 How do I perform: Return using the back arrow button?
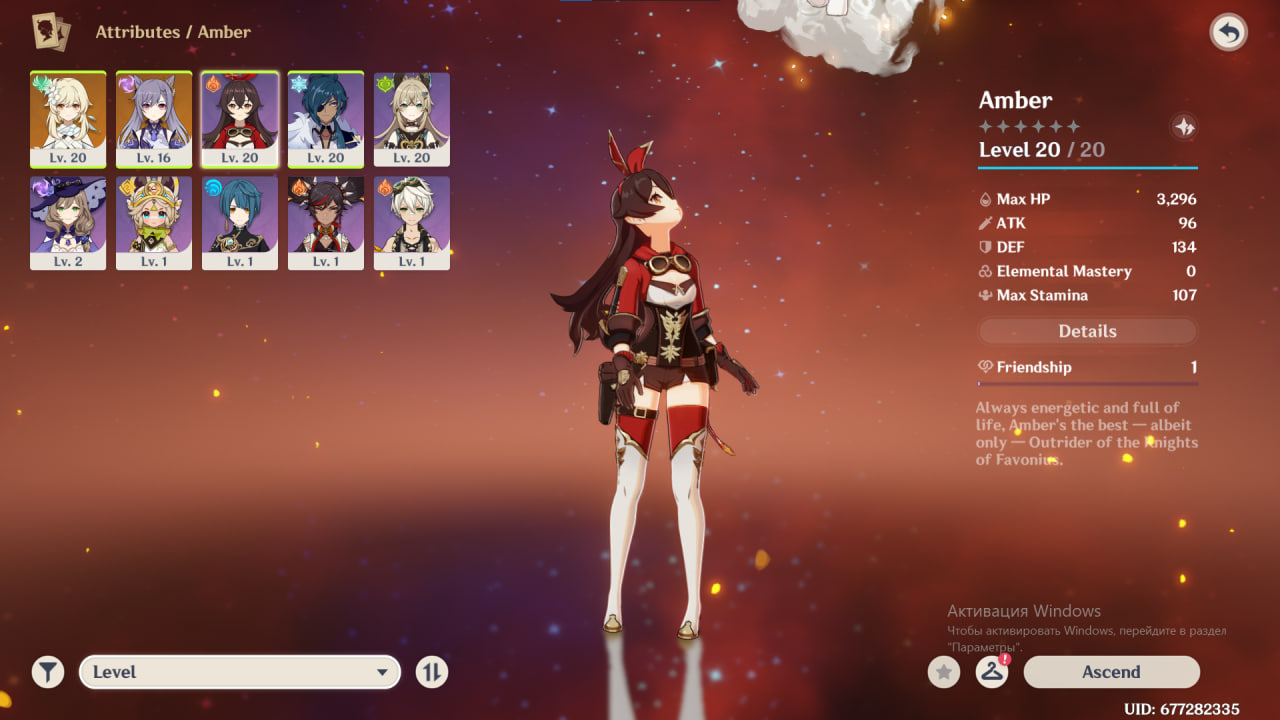coord(1228,33)
